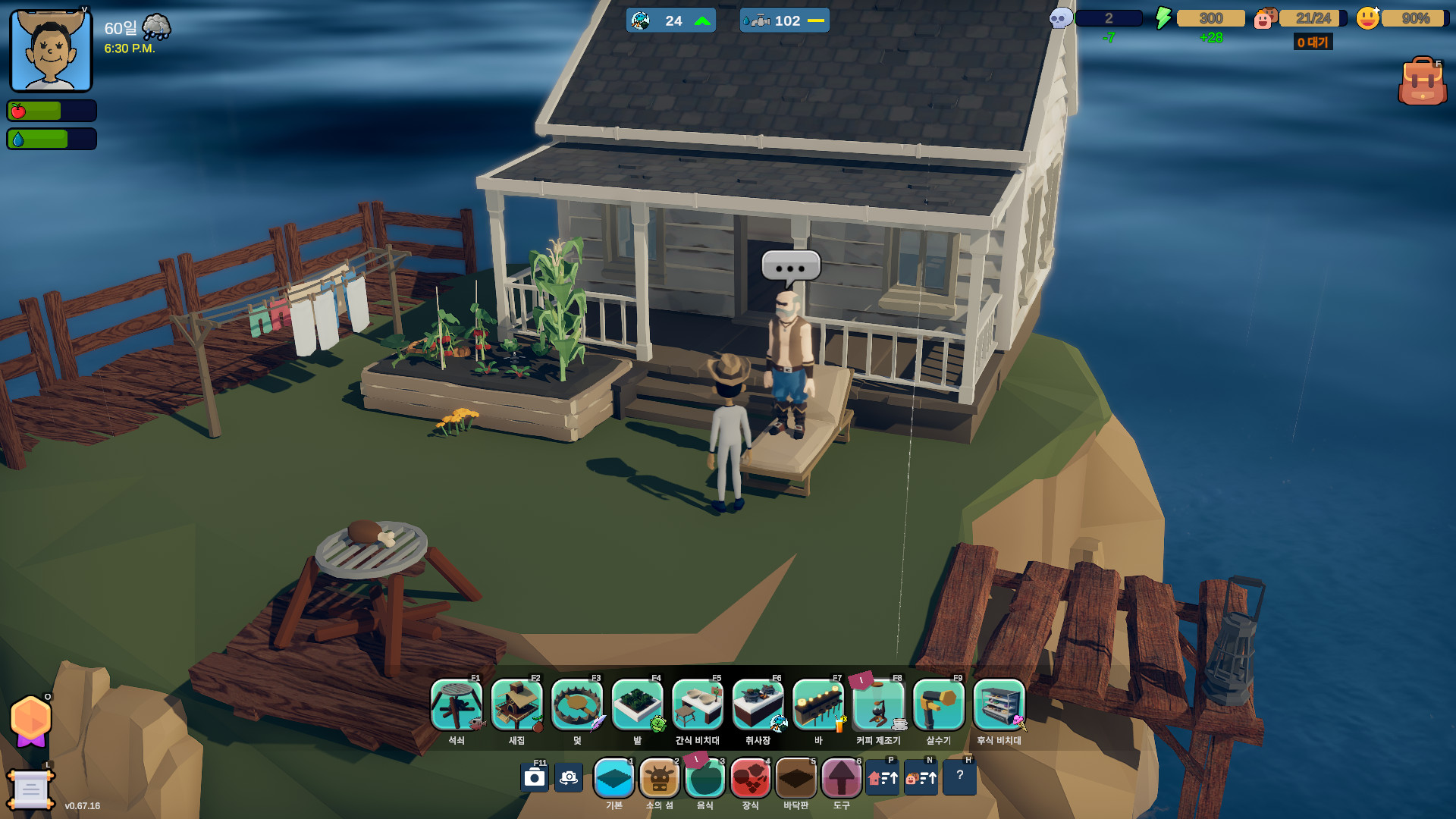Open the question mark help button

tap(959, 777)
